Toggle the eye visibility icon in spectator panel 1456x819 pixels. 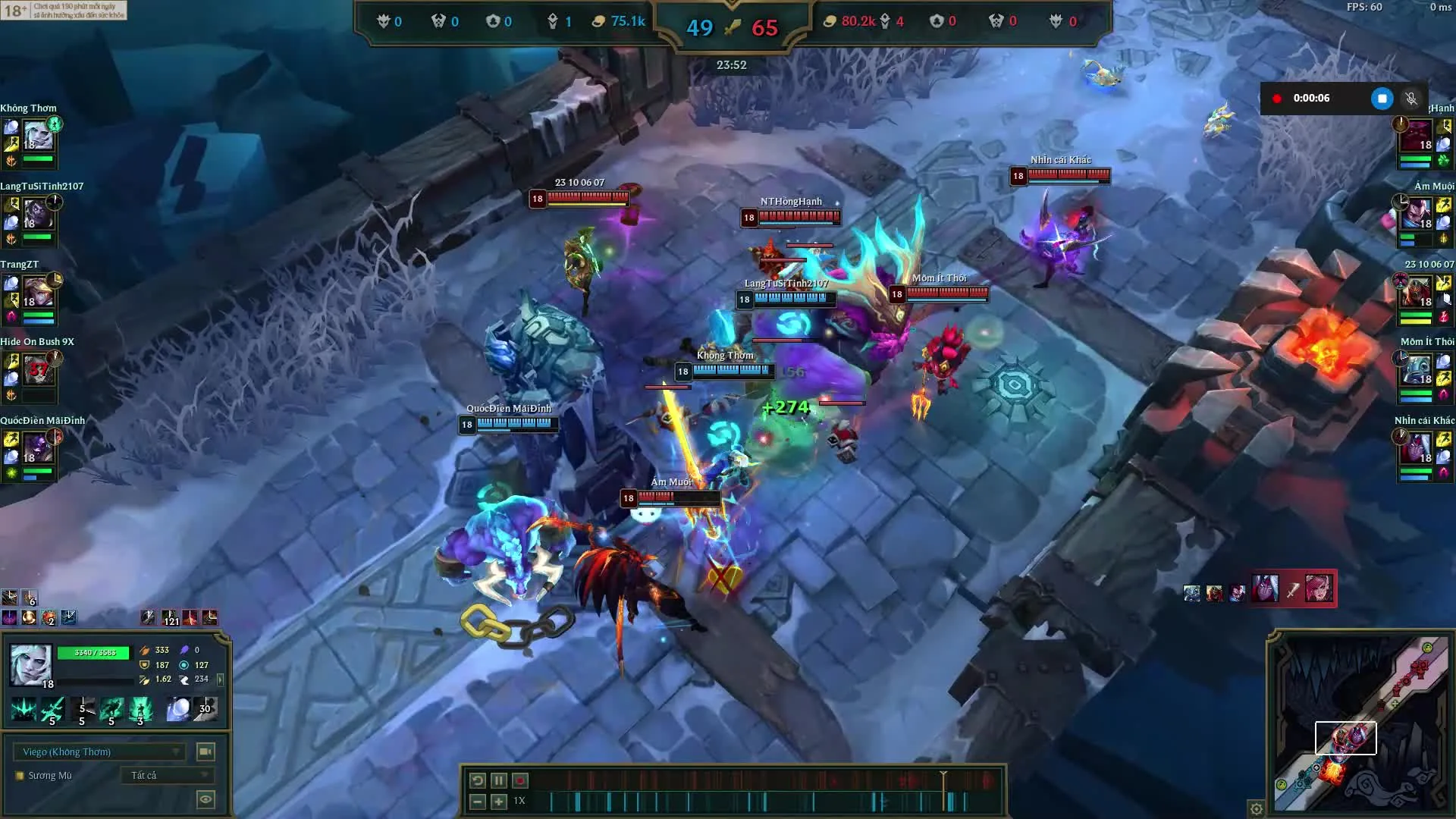tap(205, 799)
